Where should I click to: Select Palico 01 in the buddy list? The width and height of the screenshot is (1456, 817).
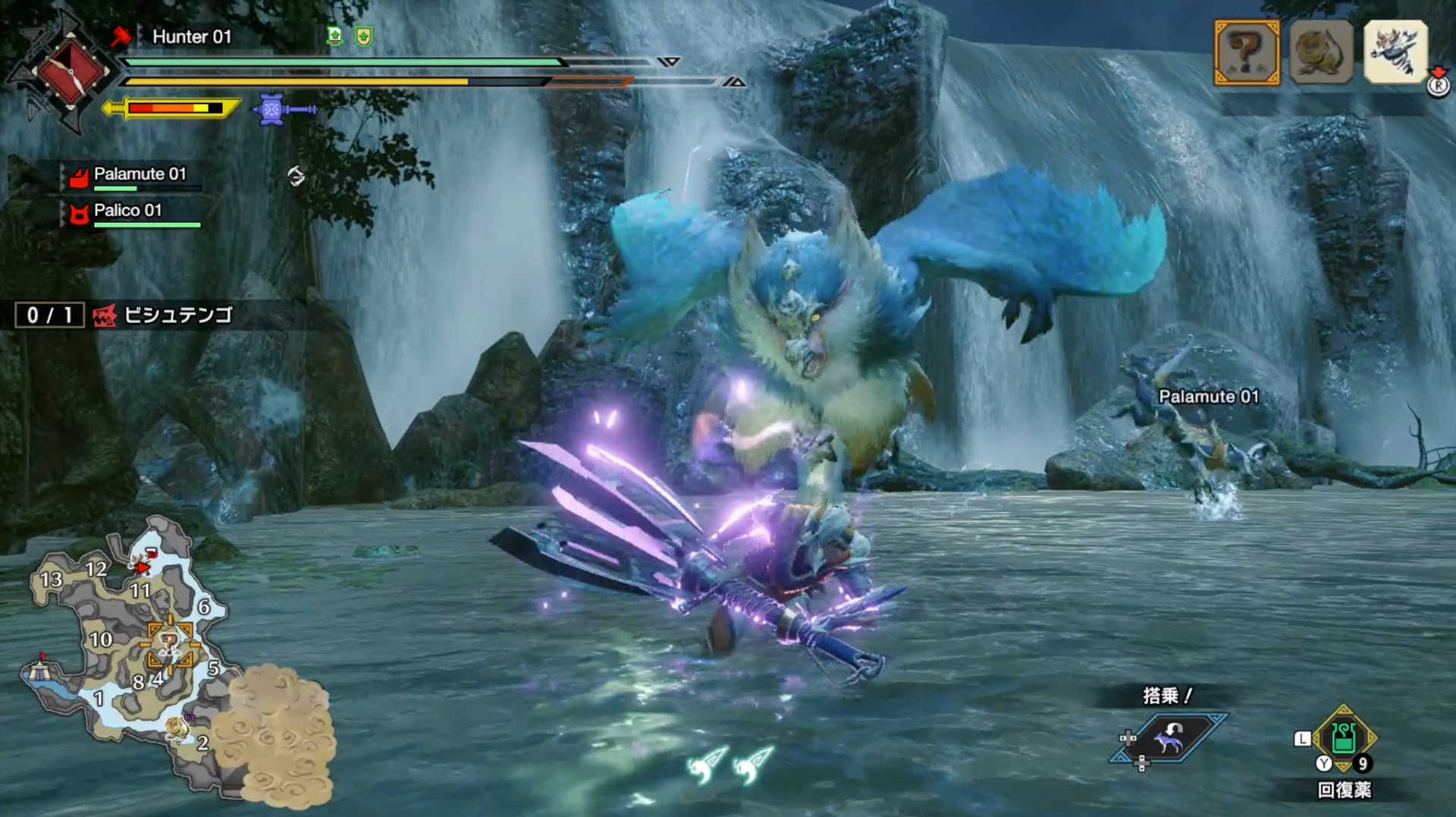coord(127,212)
